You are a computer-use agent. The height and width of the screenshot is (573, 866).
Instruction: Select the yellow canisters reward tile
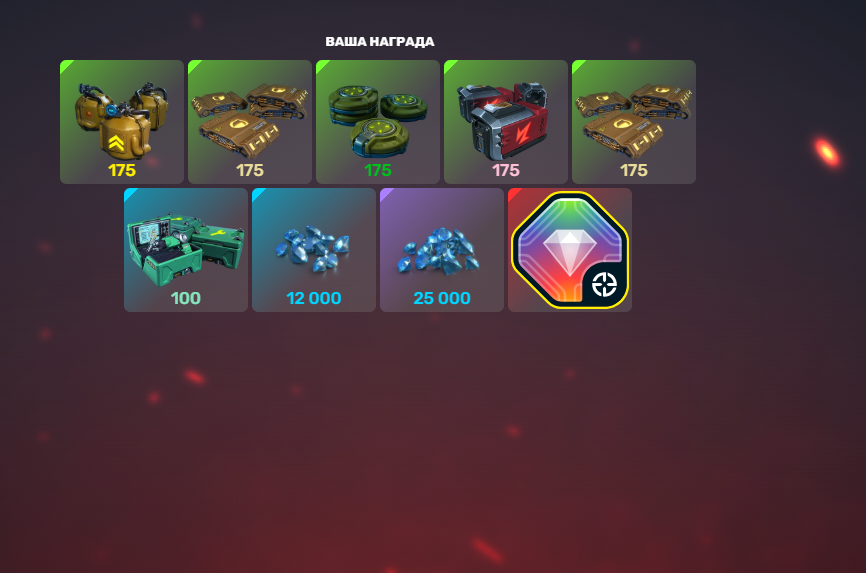pos(122,122)
